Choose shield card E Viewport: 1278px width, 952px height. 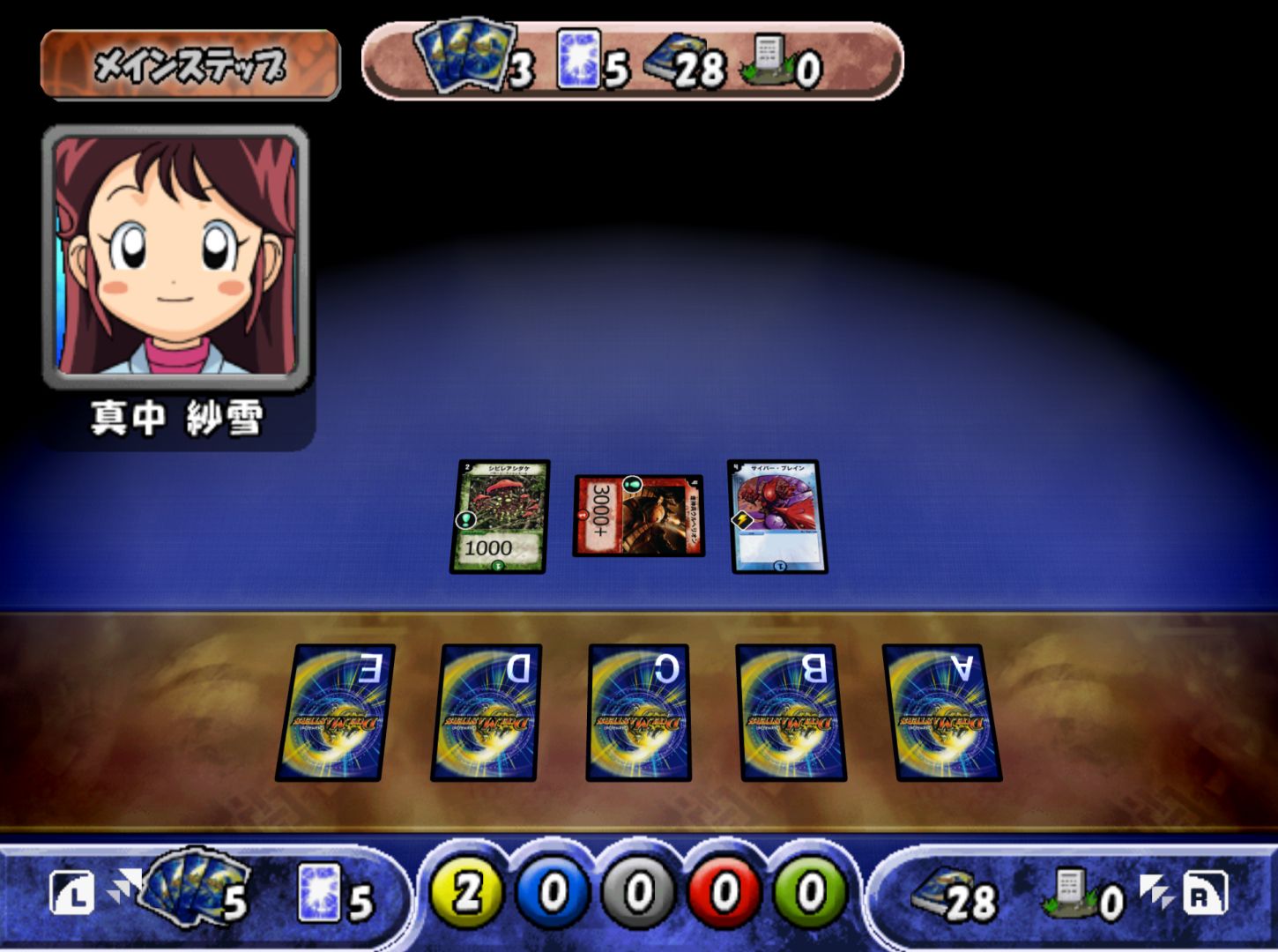point(336,712)
